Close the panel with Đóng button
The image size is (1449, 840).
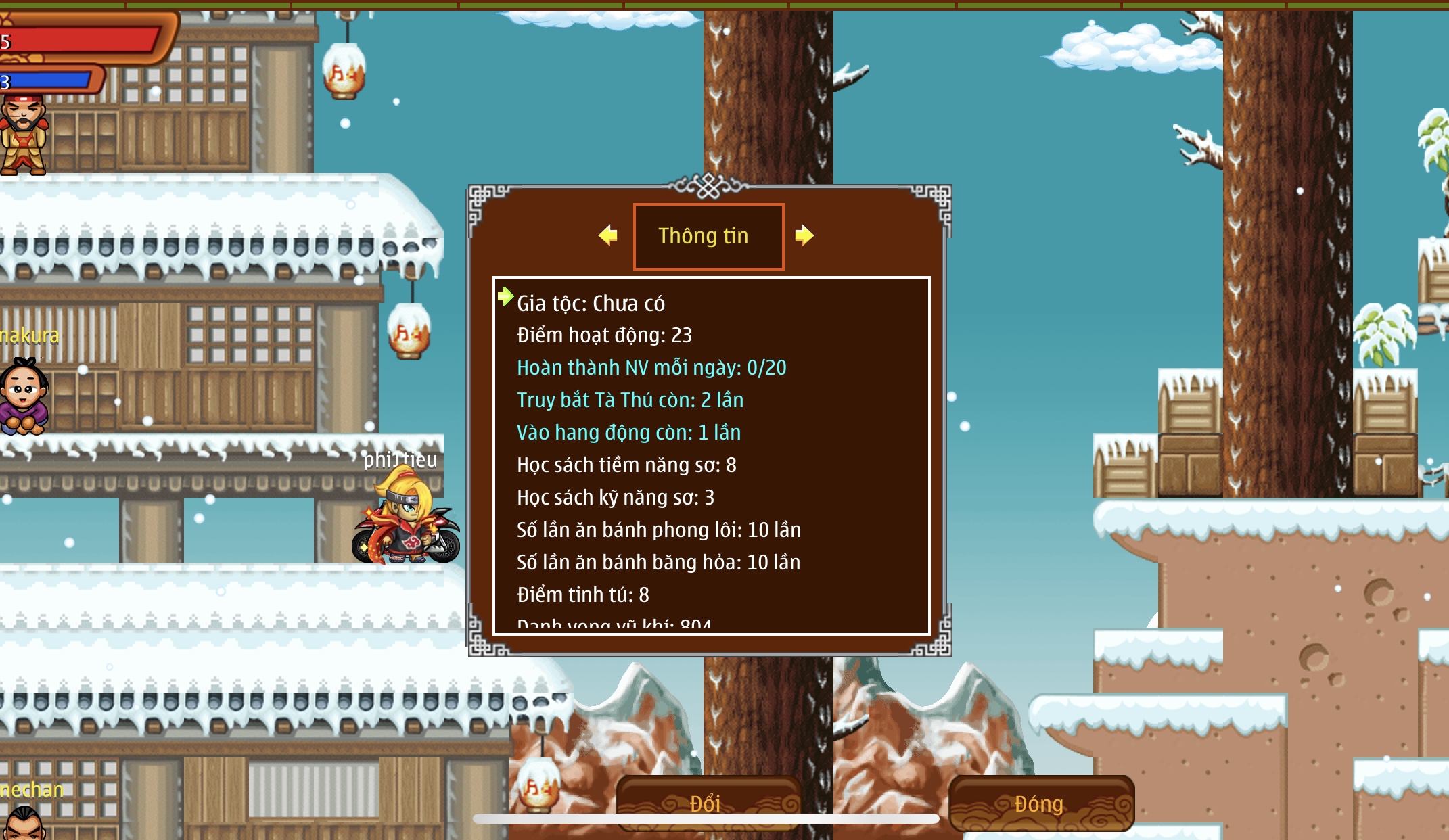point(1040,803)
